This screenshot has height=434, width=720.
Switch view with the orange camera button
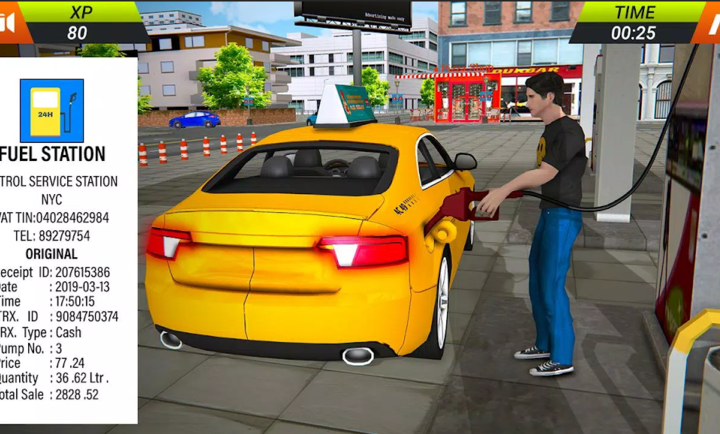9,22
